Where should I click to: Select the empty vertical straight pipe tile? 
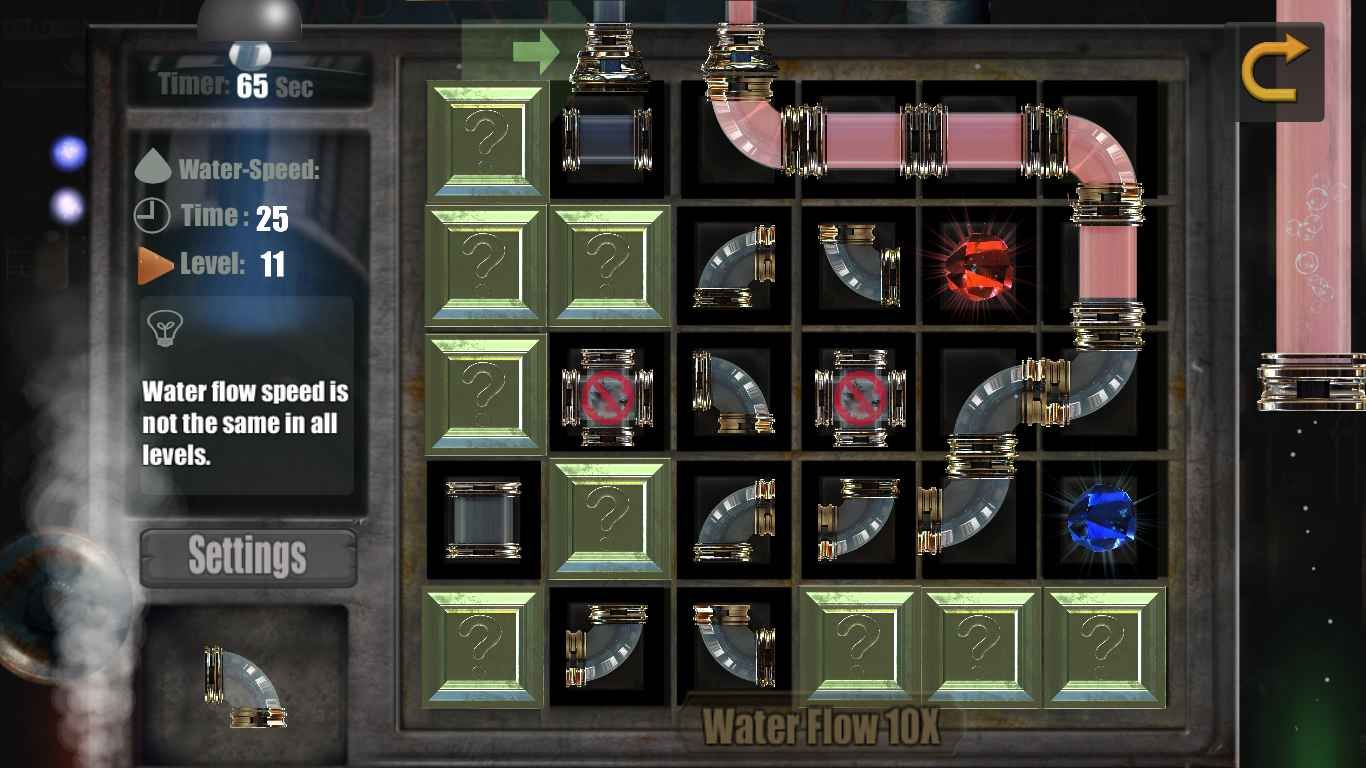484,519
